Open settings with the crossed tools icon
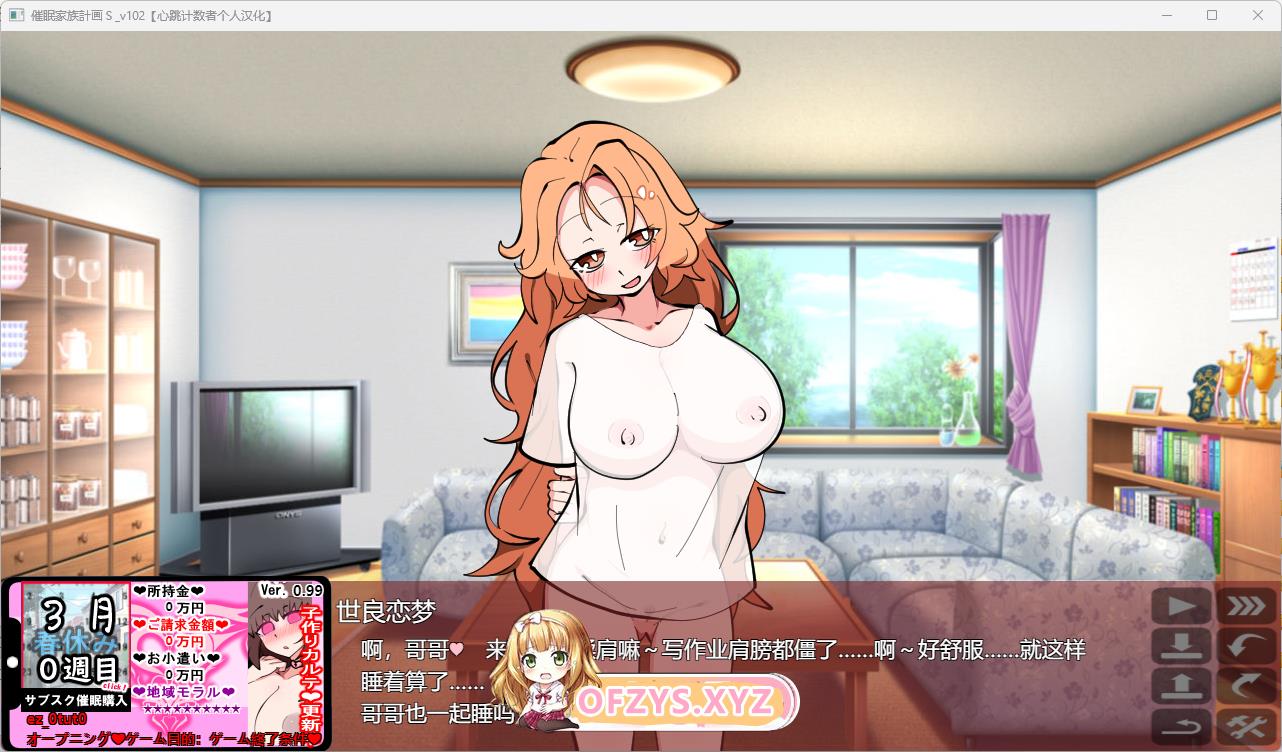 tap(1244, 726)
